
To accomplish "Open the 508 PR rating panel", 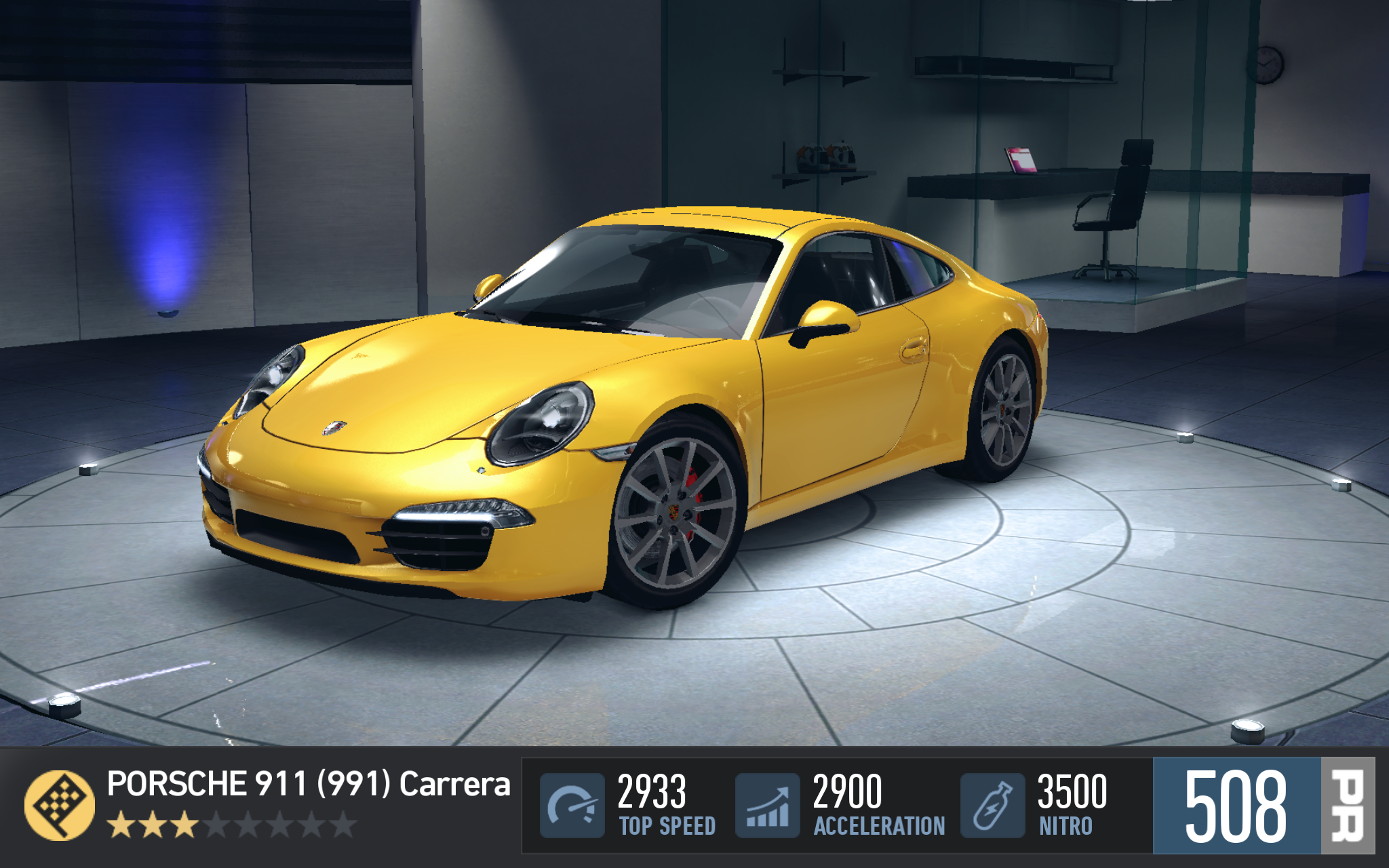I will click(x=1263, y=806).
